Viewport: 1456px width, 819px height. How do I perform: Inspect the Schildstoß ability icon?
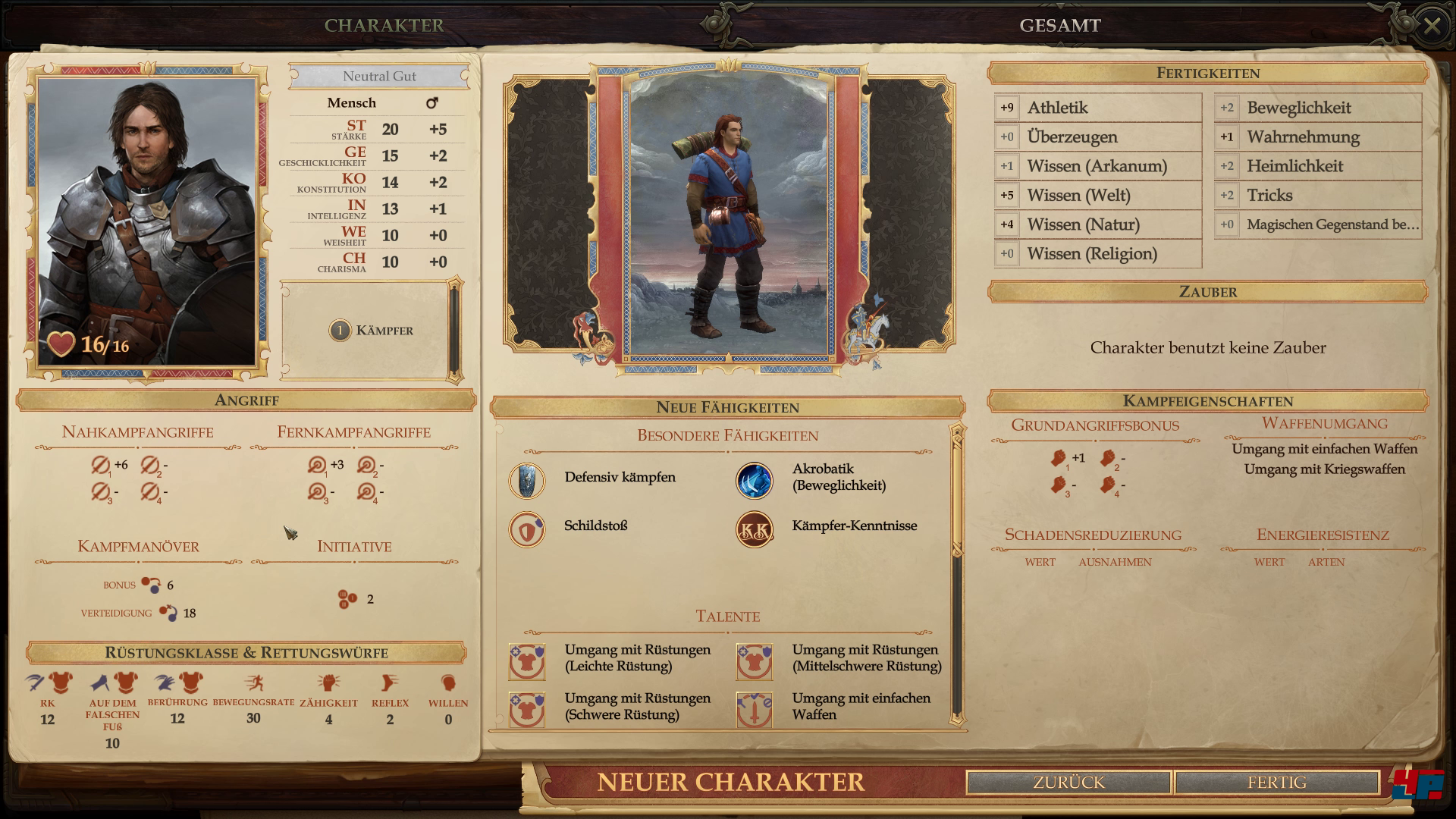(527, 529)
